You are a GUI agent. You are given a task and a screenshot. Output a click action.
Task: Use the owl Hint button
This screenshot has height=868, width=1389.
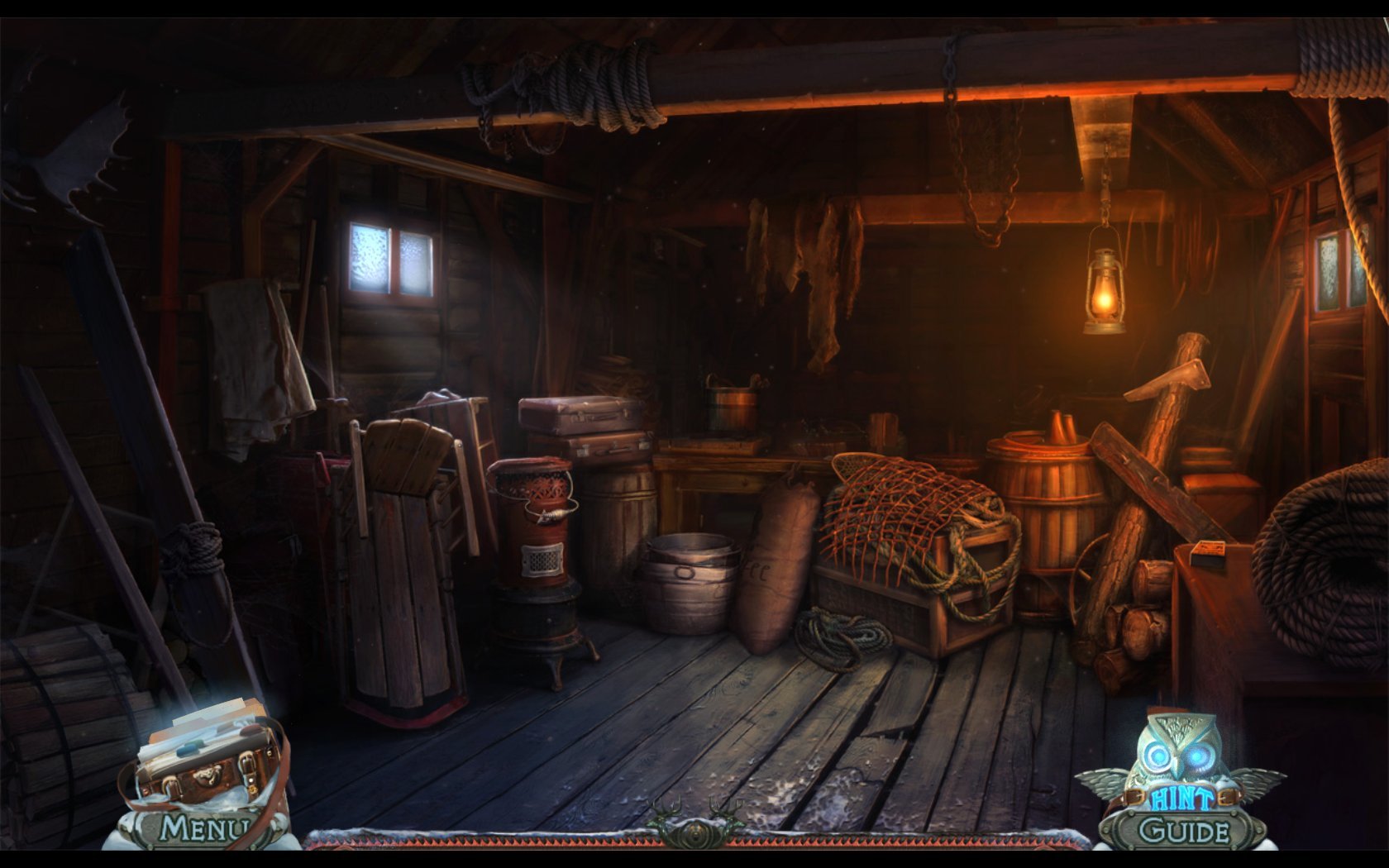point(1181,769)
